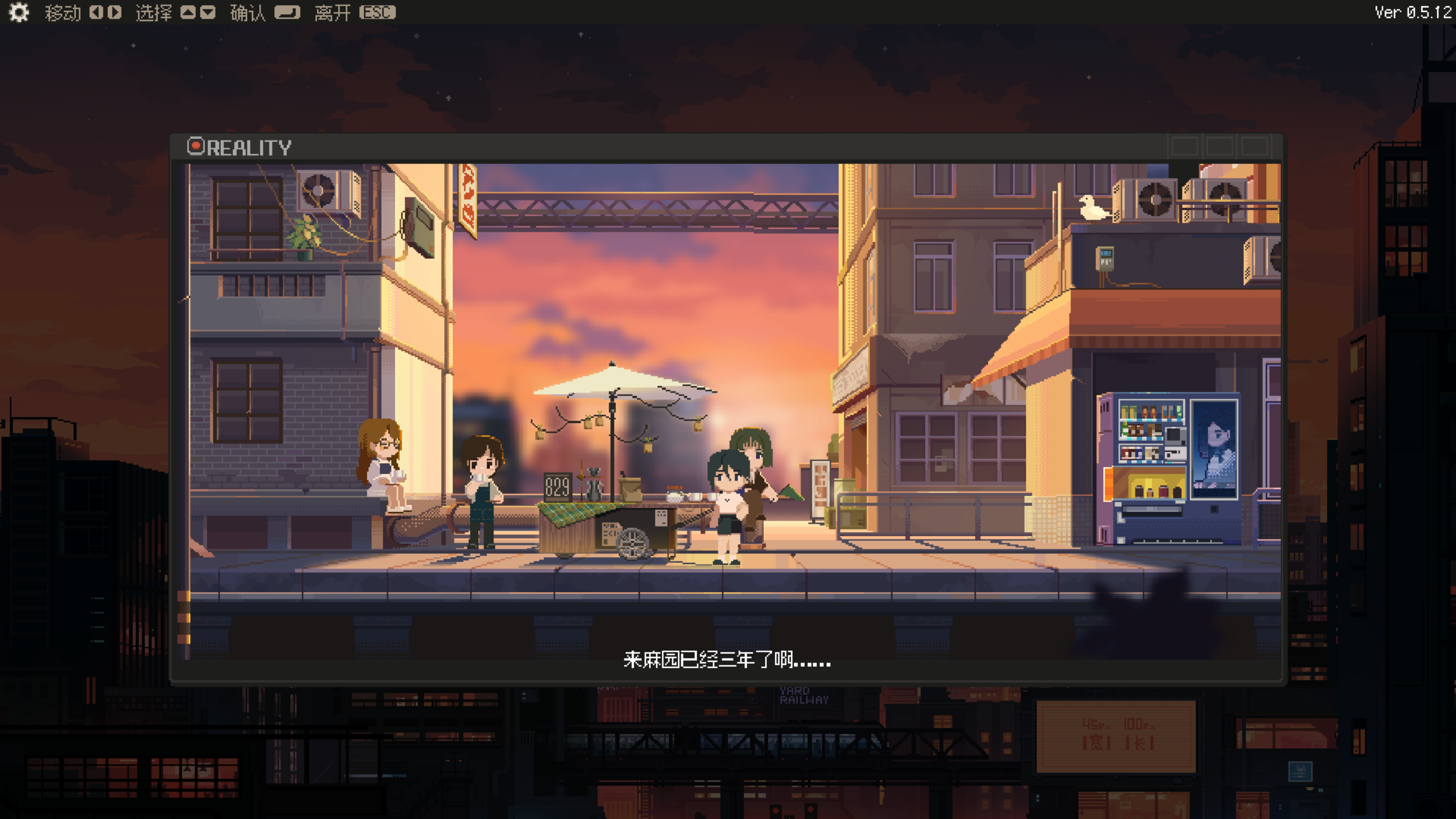Screen dimensions: 1456x819
Task: Click the 离开 leave control
Action: pos(333,13)
